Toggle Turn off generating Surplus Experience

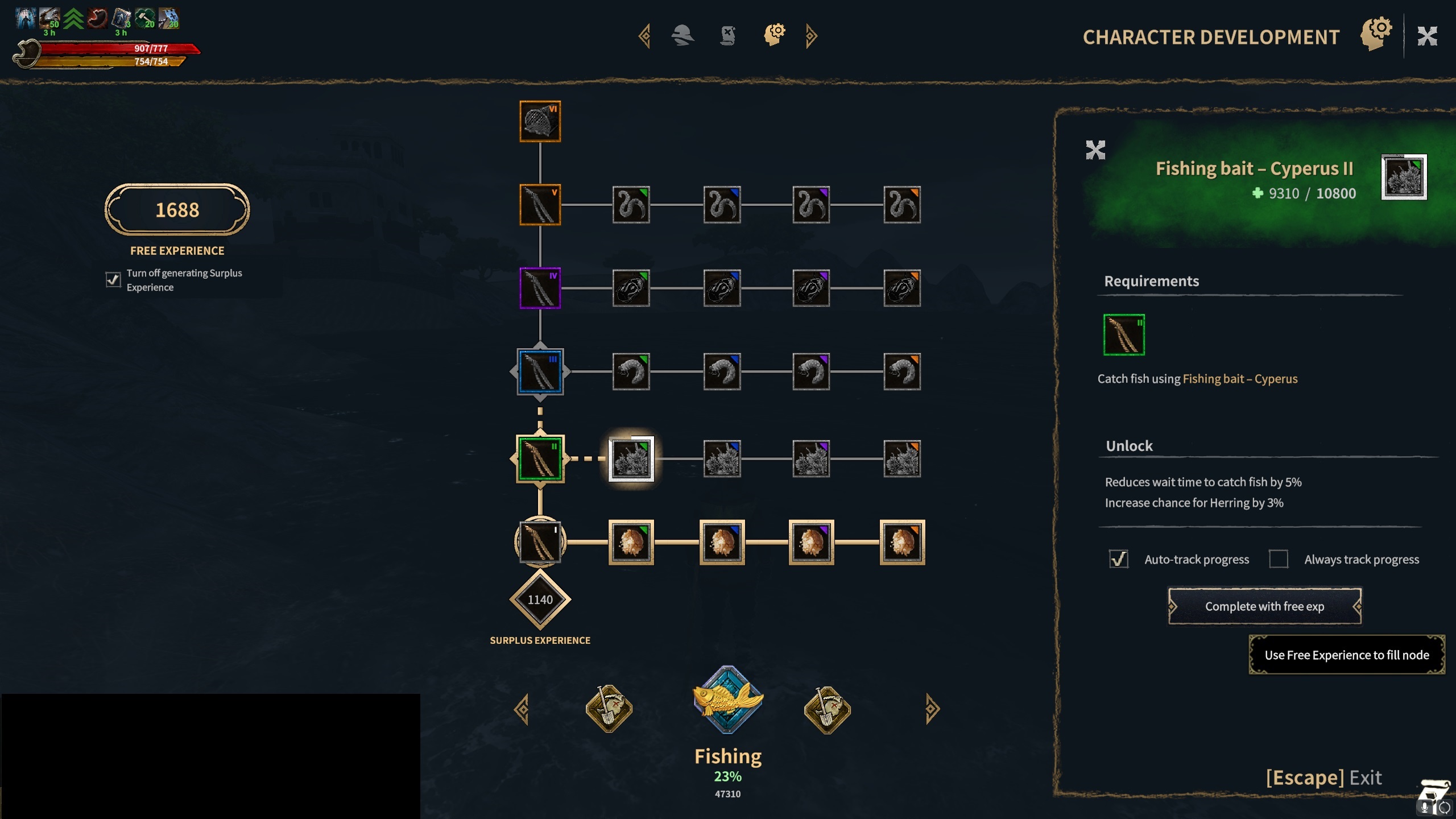tap(113, 280)
